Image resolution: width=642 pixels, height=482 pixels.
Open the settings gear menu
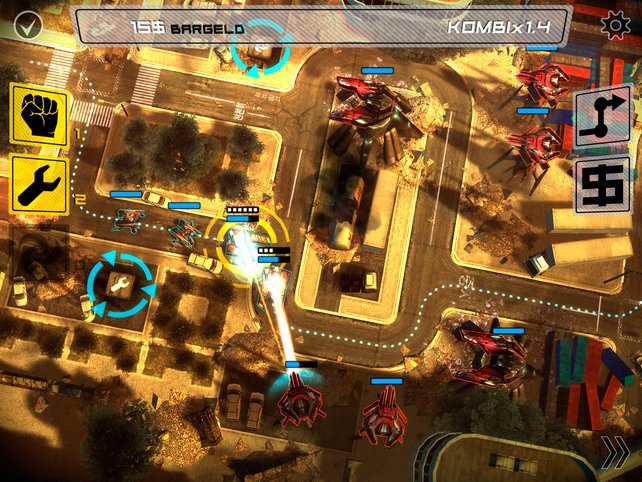tap(614, 26)
